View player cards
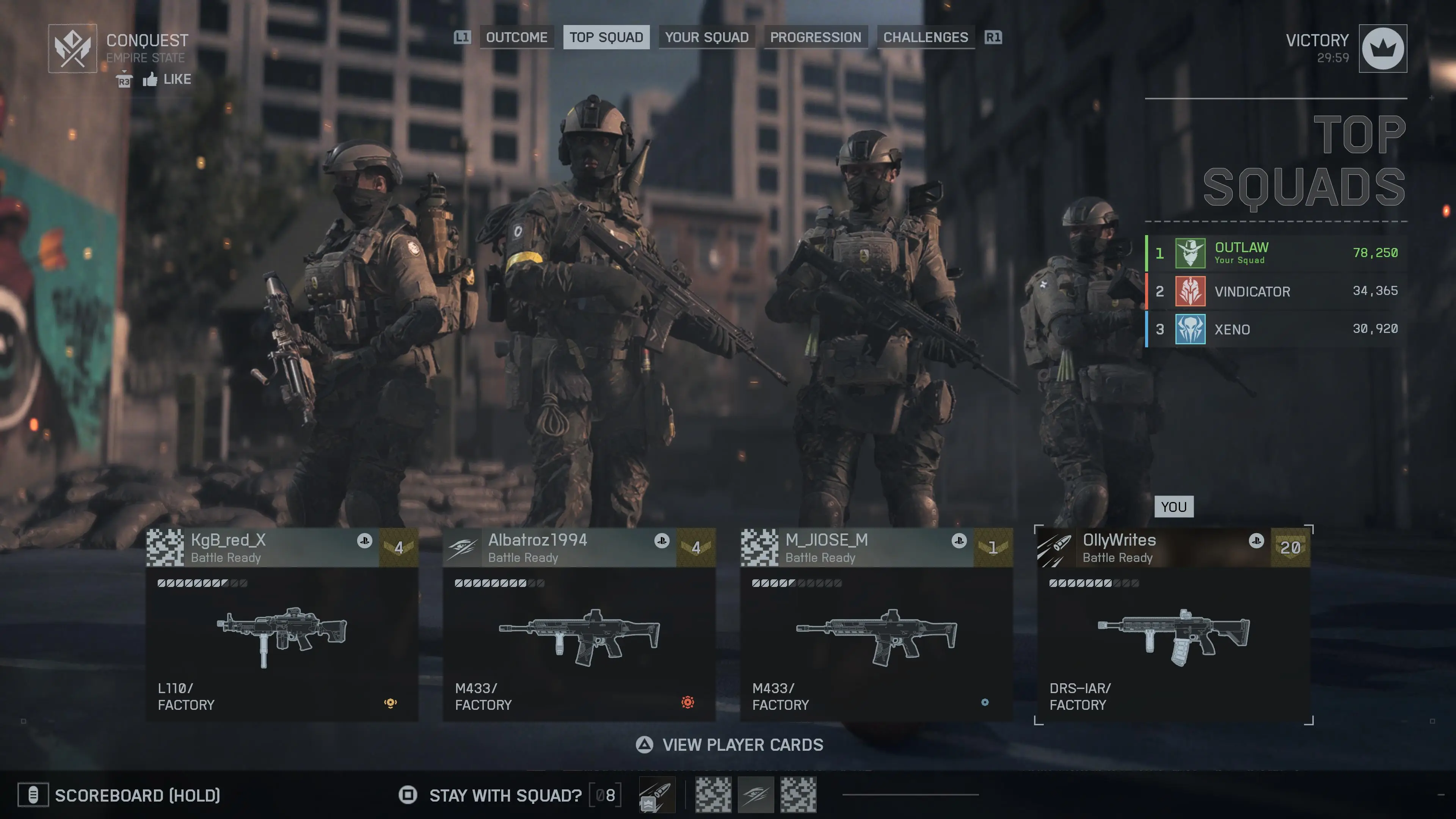 tap(729, 745)
